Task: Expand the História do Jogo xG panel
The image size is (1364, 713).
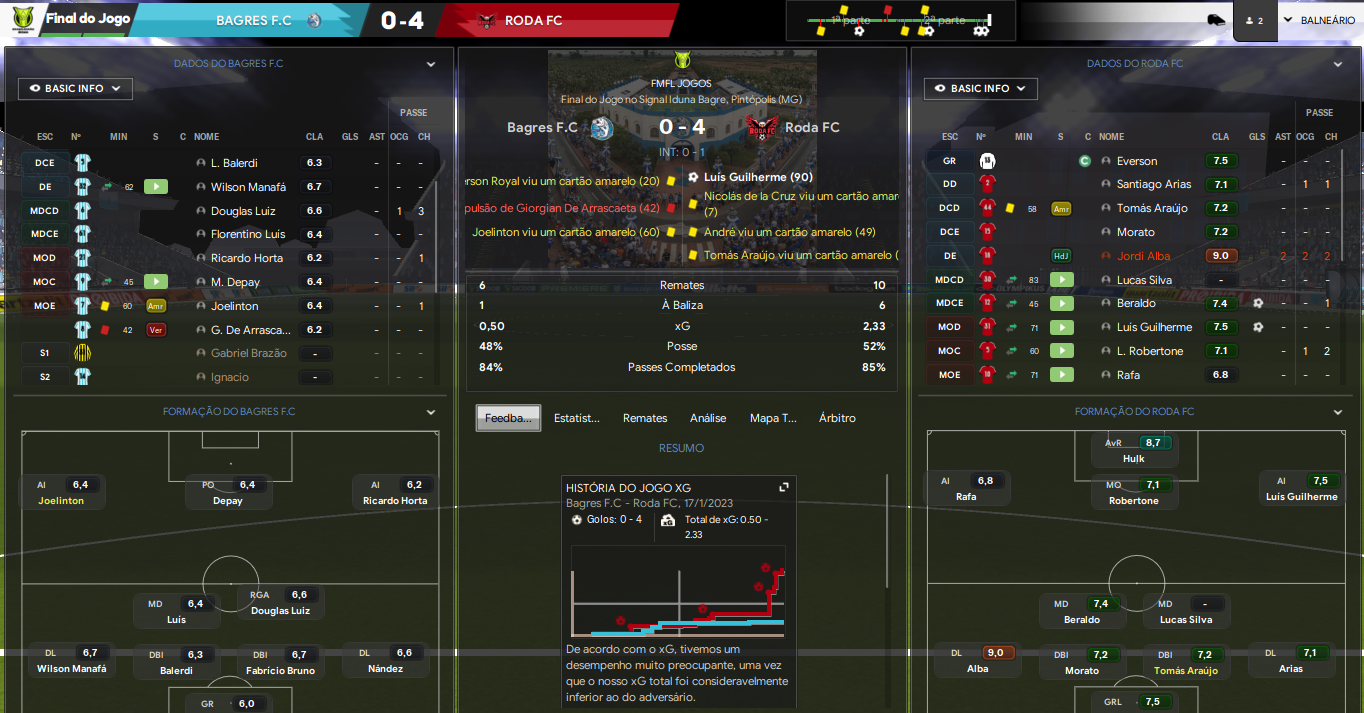Action: click(784, 487)
